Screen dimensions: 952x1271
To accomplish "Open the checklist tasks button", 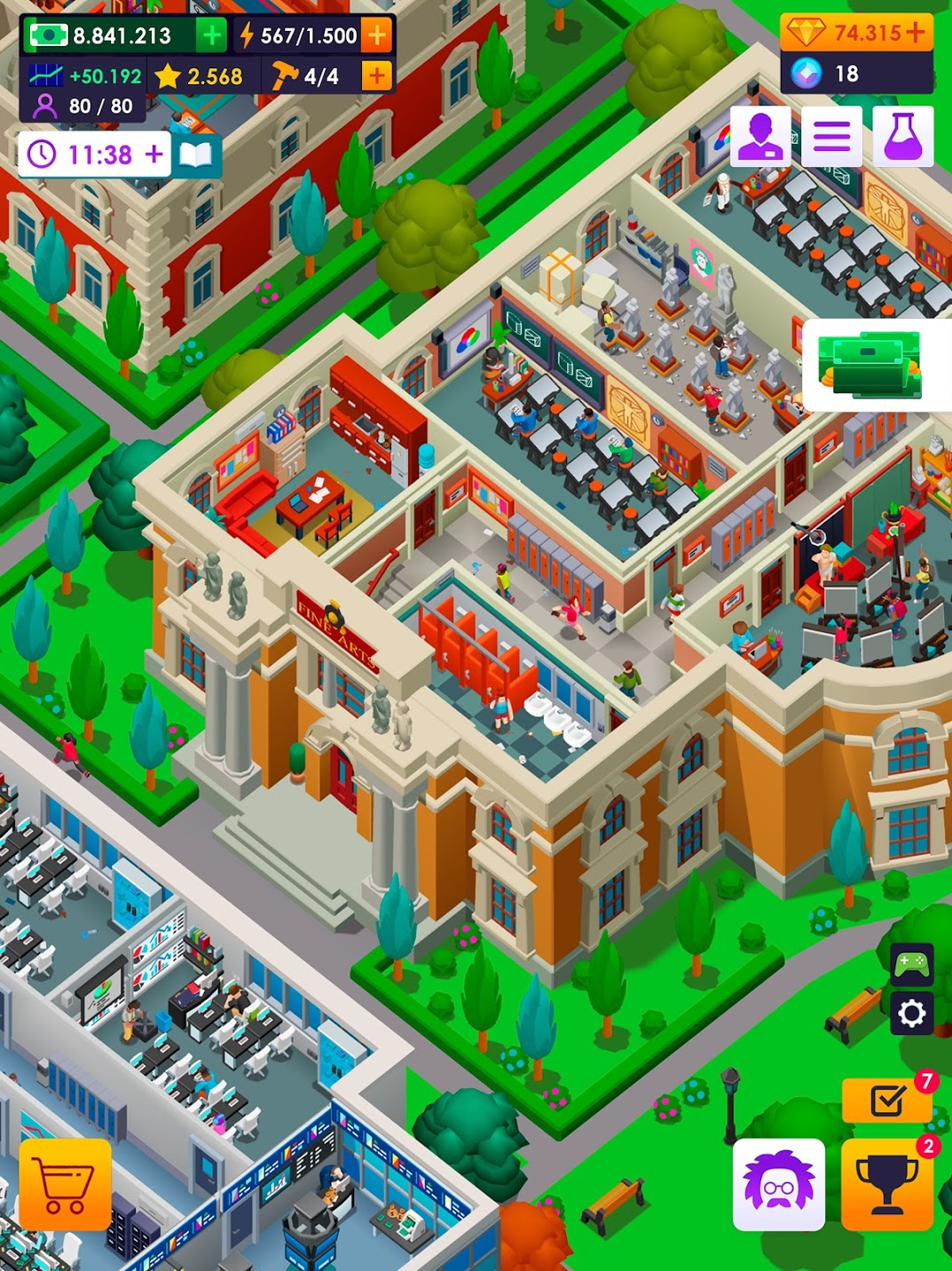I will pyautogui.click(x=887, y=1101).
